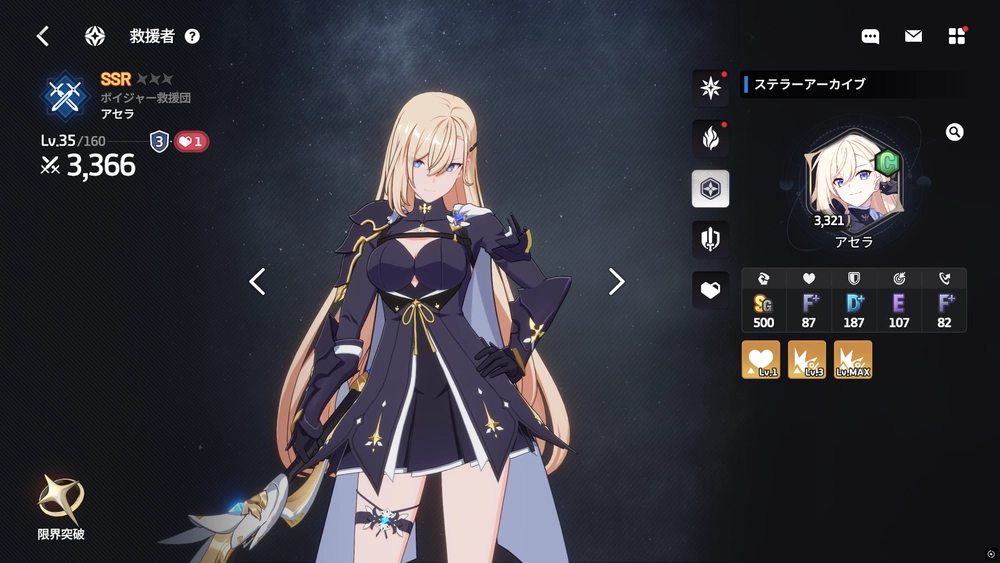Select the heart side tab
The image size is (1000, 563).
(x=711, y=290)
